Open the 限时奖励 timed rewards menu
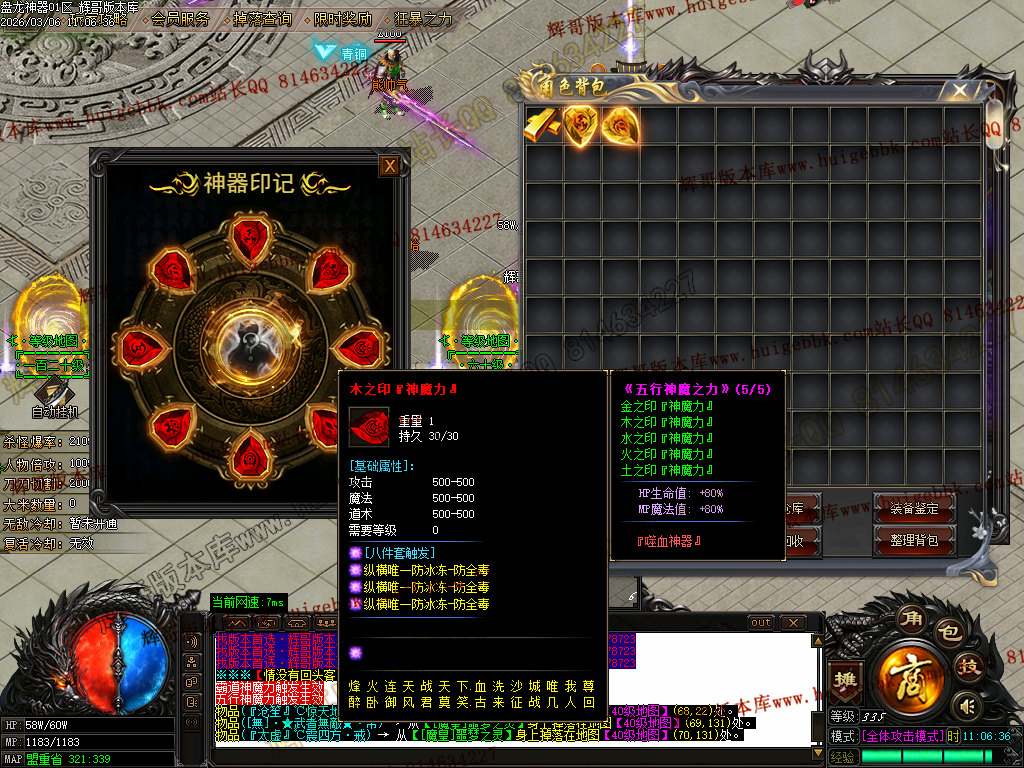 (343, 19)
